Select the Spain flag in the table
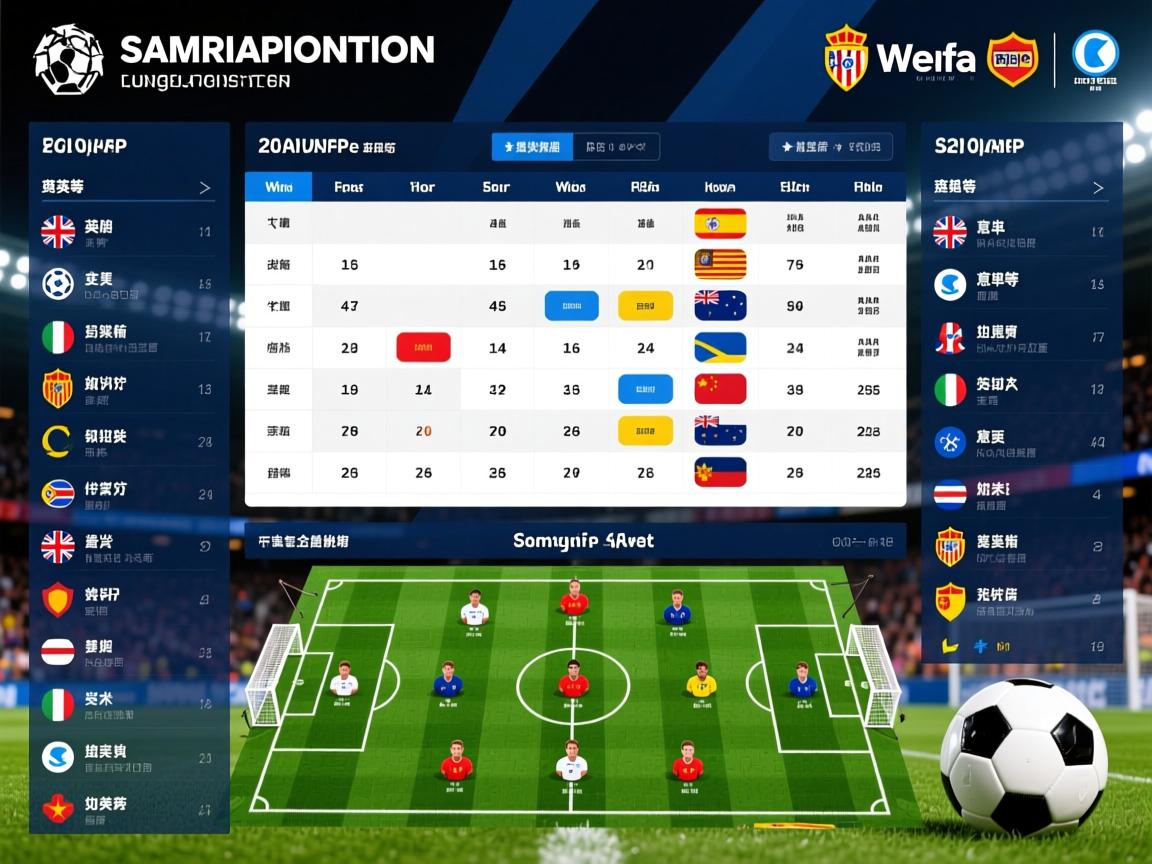 point(720,223)
